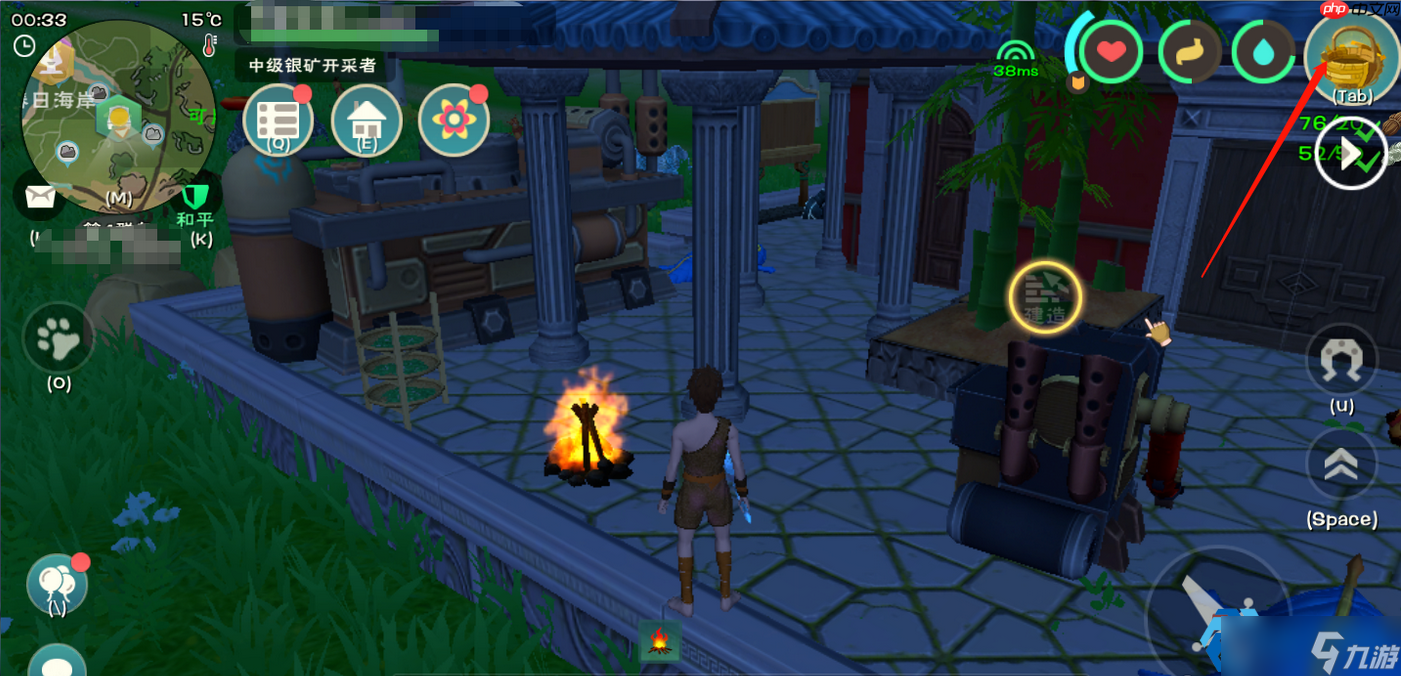Image resolution: width=1401 pixels, height=676 pixels.
Task: Select the campfire item slot
Action: point(659,641)
